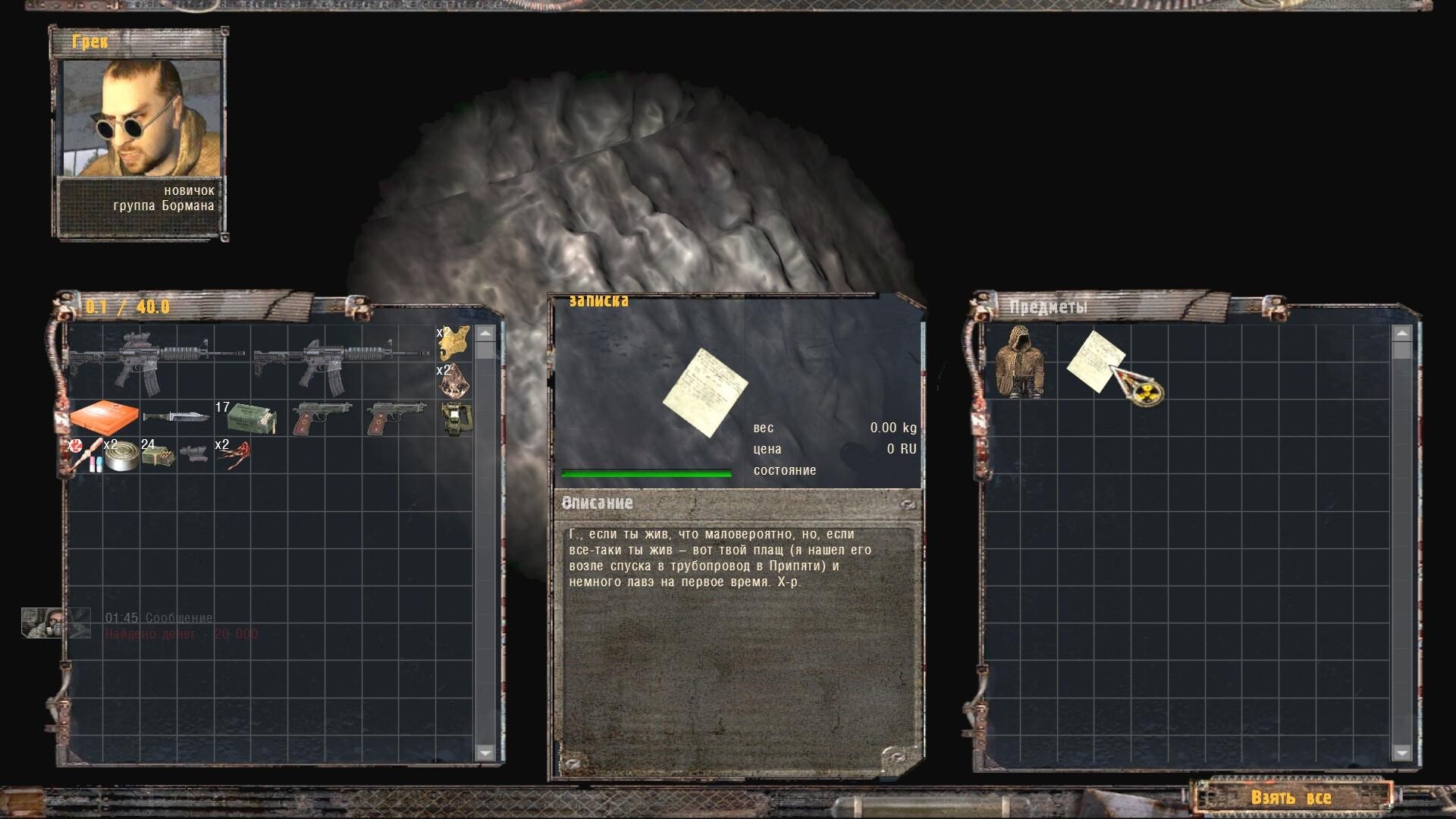Choose the orange medkit box
The width and height of the screenshot is (1456, 819).
(105, 417)
